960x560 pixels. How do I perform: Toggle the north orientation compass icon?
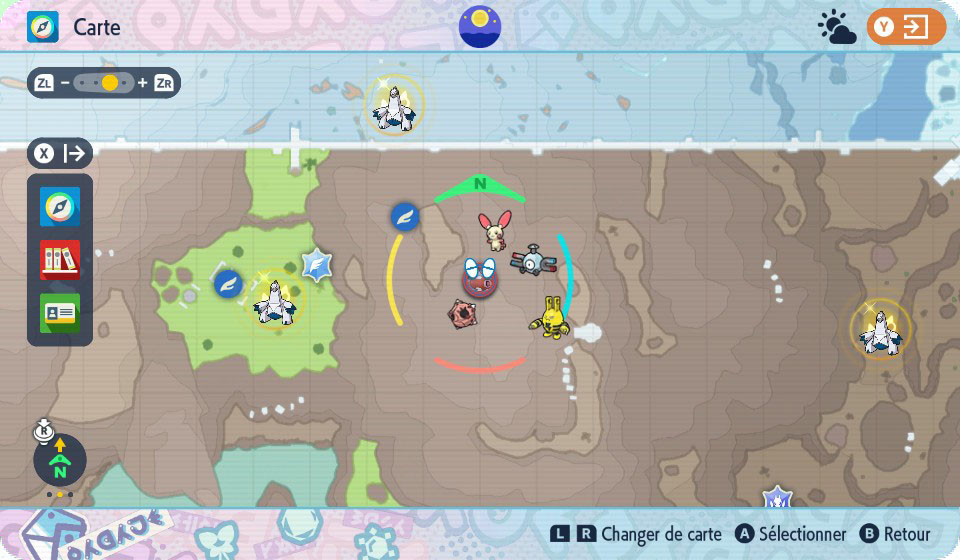60,460
